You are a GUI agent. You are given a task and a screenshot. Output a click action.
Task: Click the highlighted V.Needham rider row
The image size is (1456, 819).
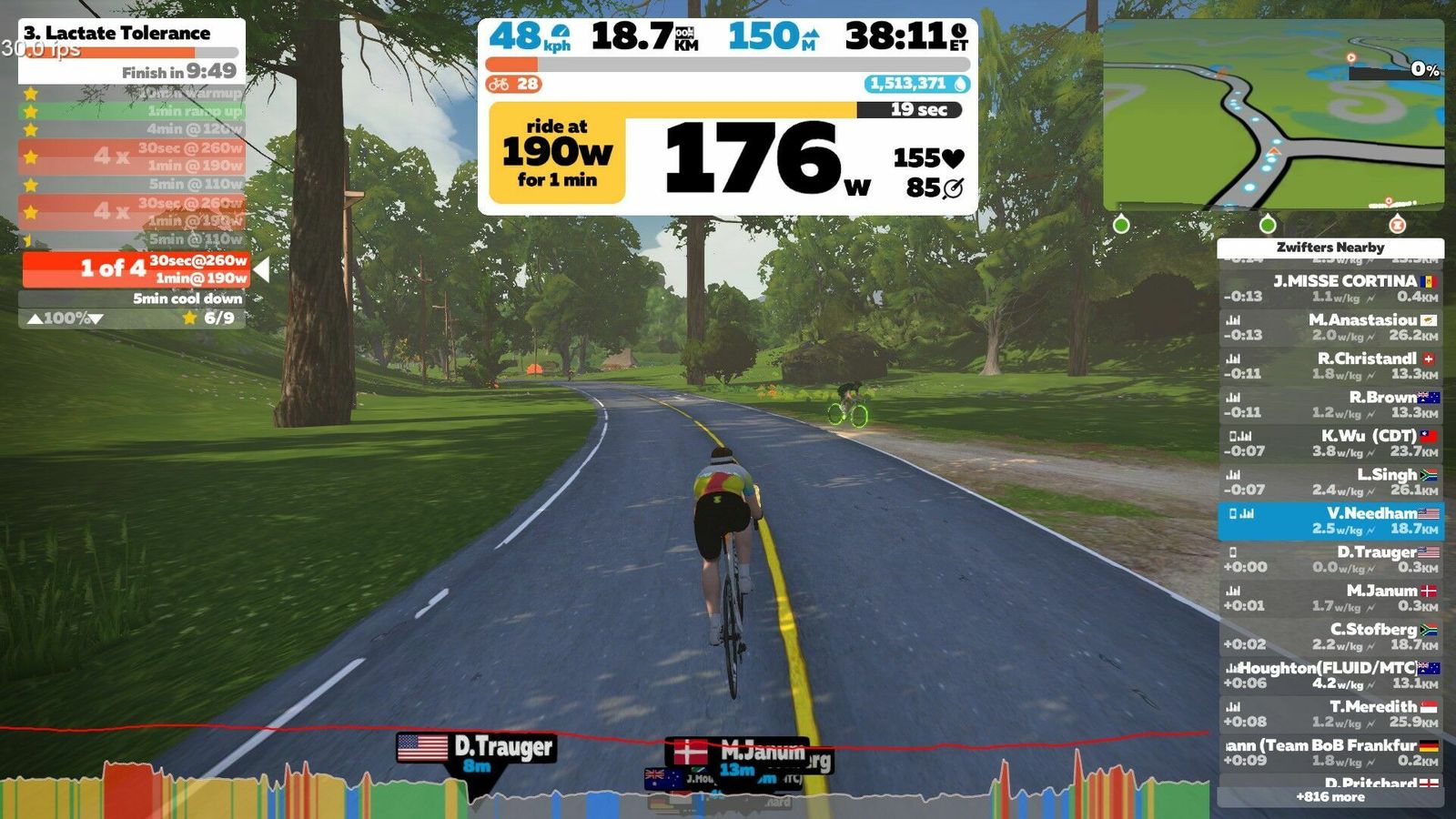pyautogui.click(x=1330, y=521)
